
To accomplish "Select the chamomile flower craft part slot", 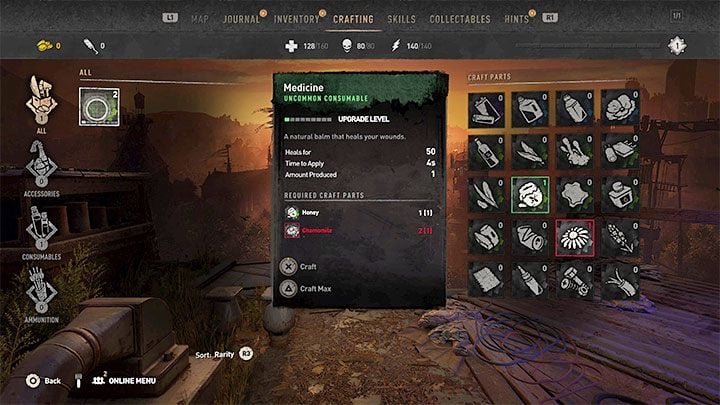I will [574, 238].
